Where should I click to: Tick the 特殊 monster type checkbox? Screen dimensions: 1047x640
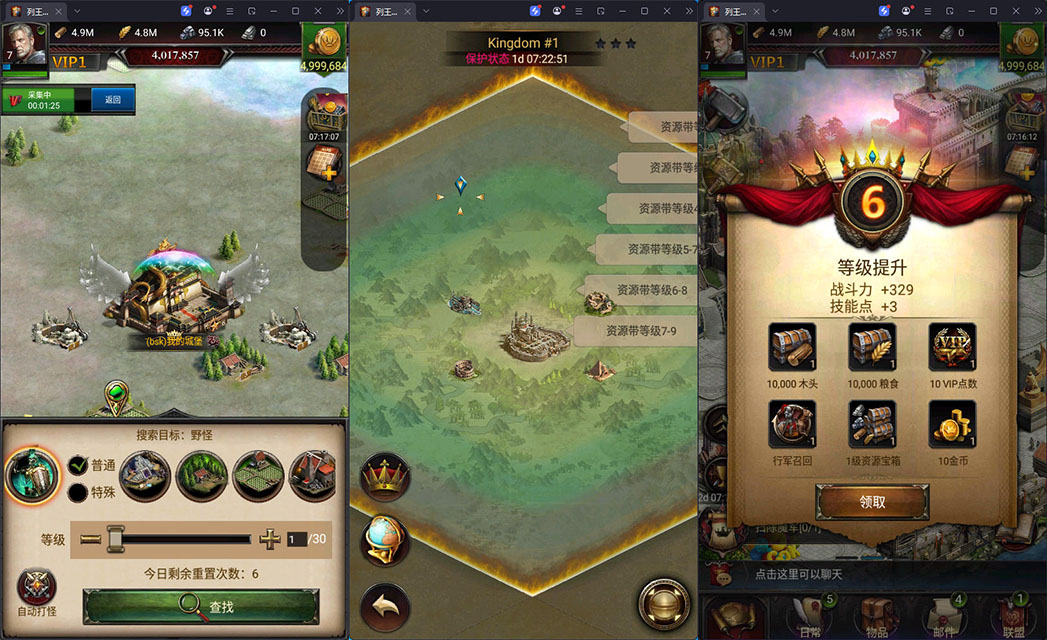coord(78,492)
